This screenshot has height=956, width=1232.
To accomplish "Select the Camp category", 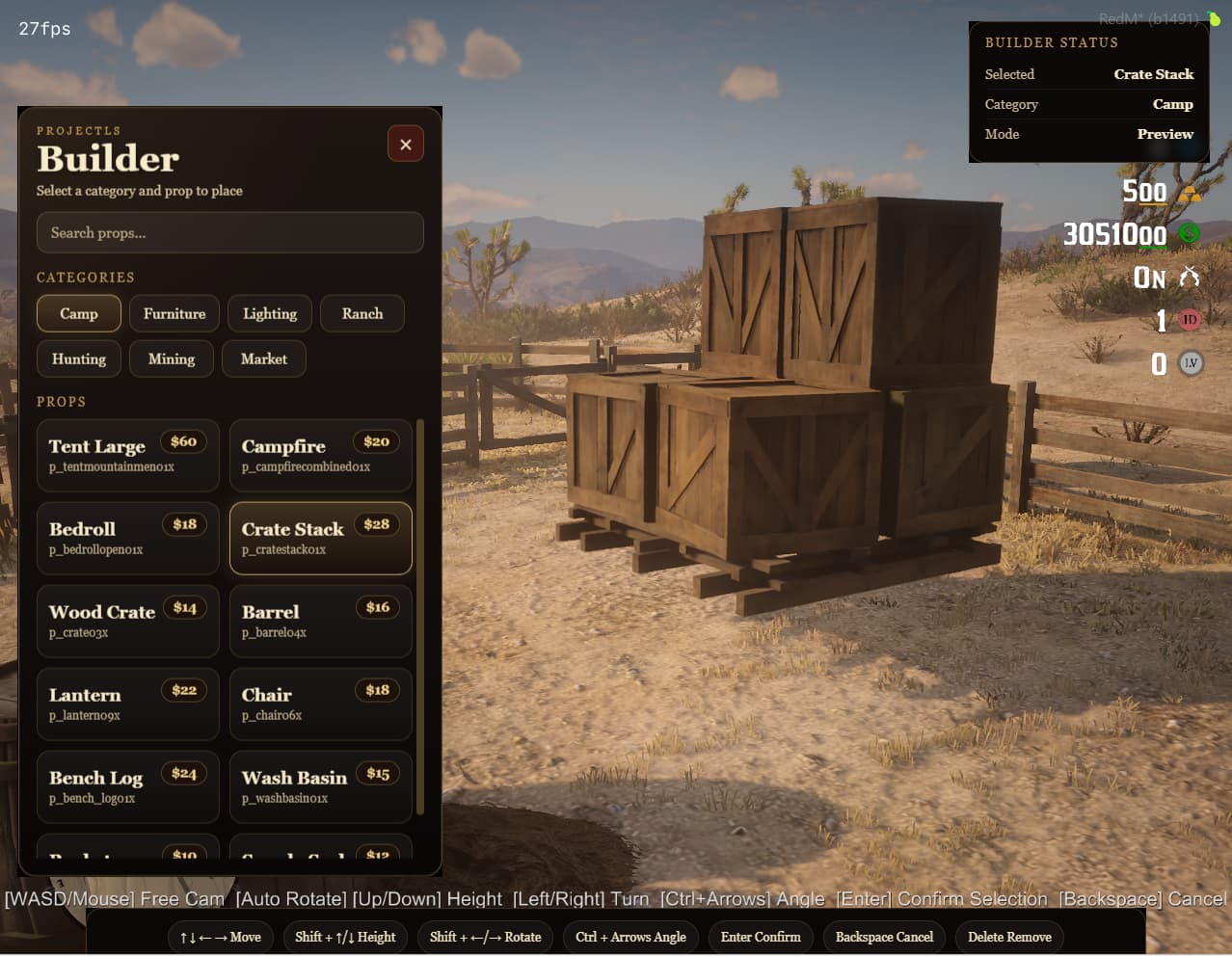I will pos(79,314).
